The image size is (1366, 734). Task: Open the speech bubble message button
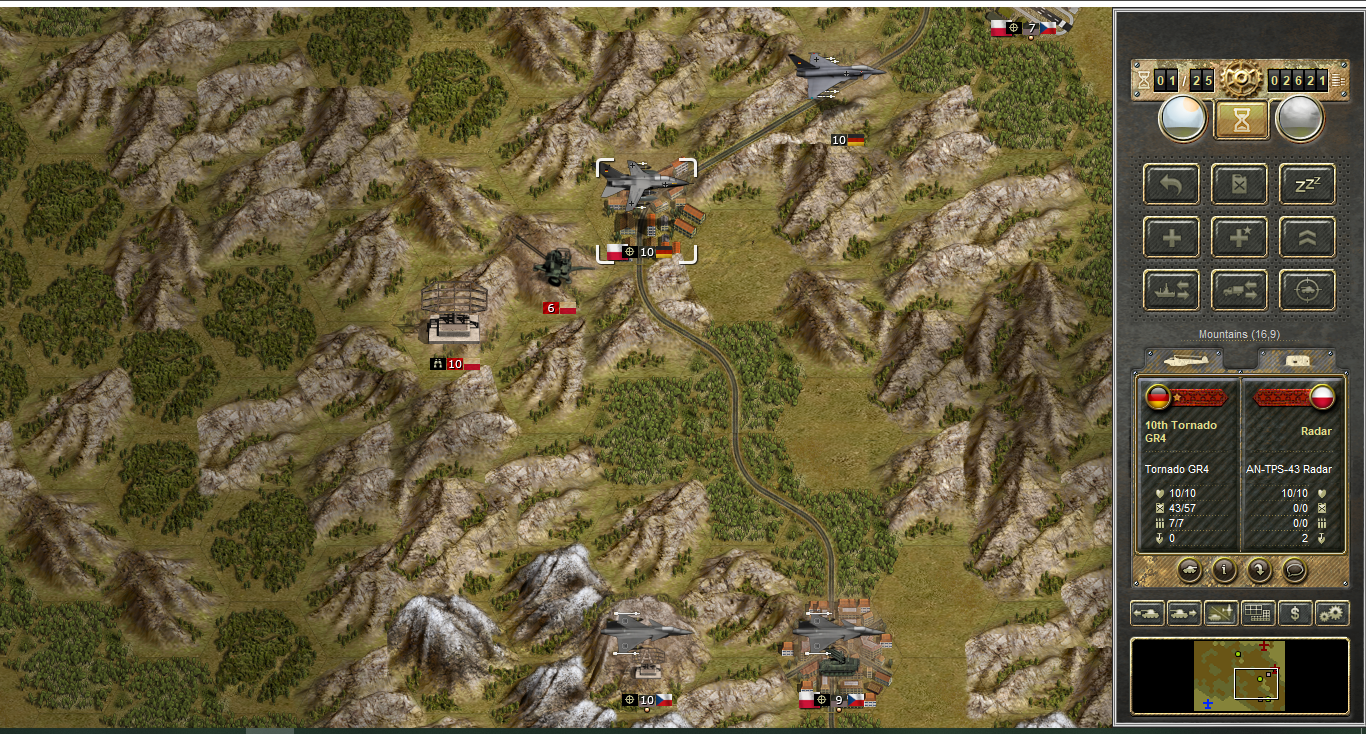click(1295, 570)
